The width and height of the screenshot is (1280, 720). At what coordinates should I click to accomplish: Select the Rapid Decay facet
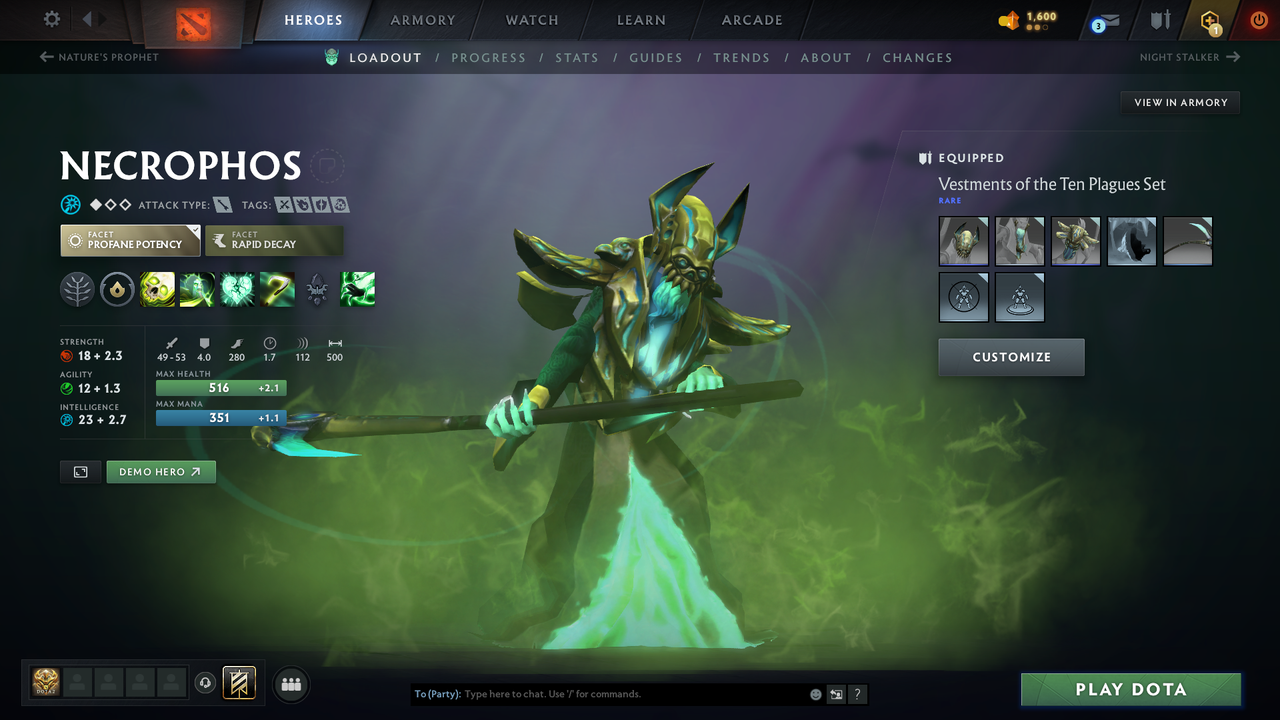[x=274, y=240]
